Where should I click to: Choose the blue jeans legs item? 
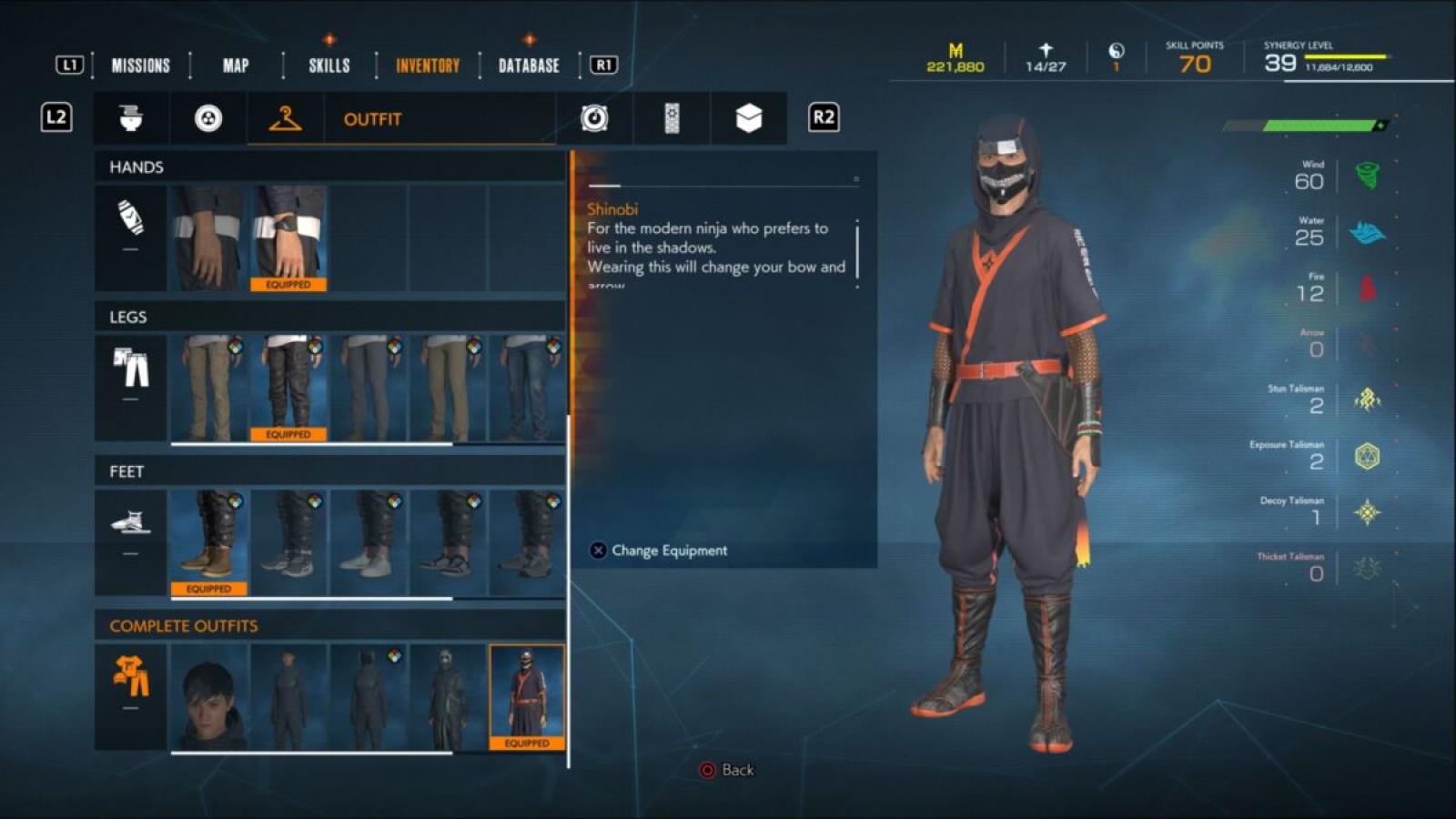[527, 388]
